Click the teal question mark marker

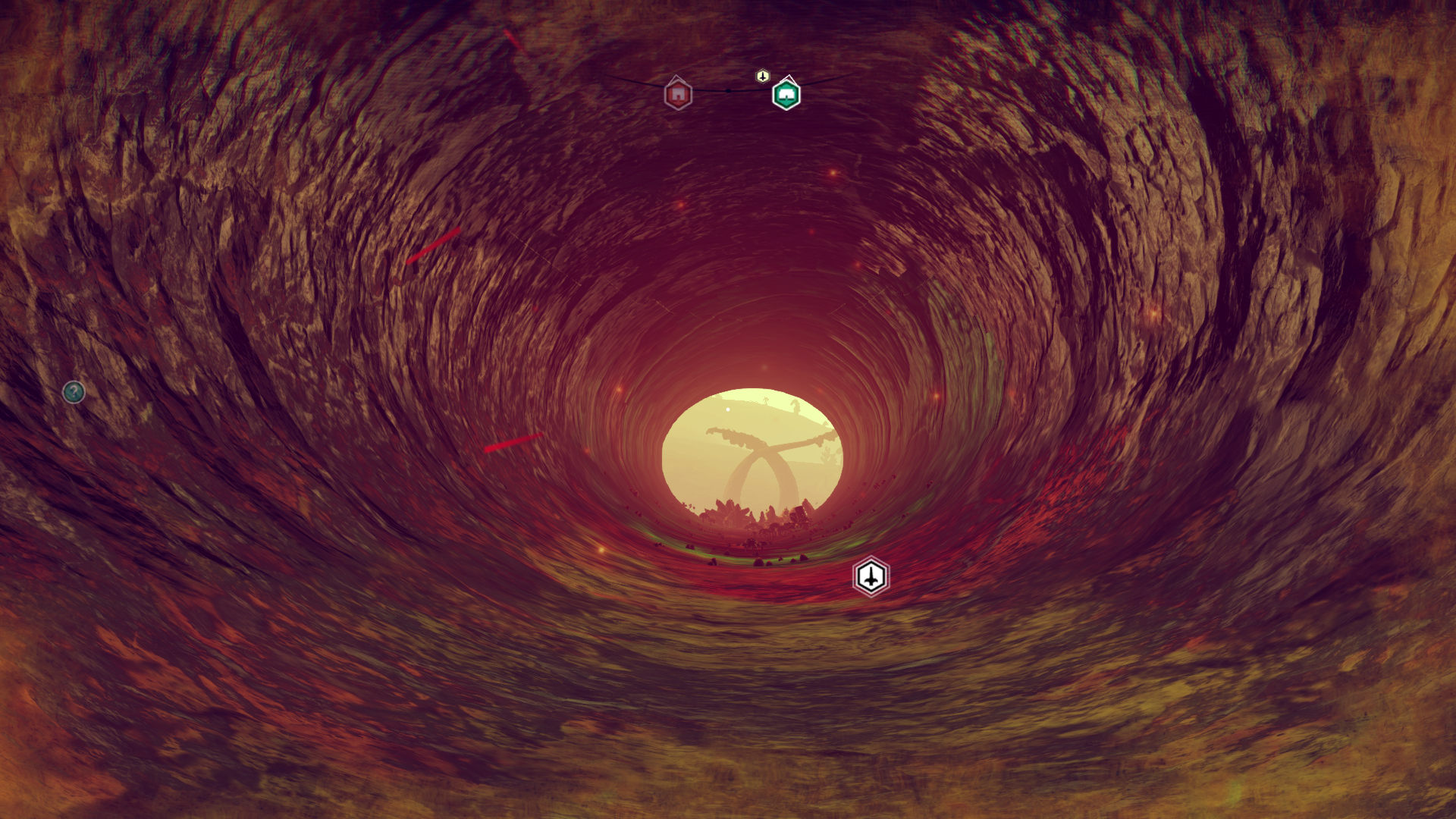(74, 392)
